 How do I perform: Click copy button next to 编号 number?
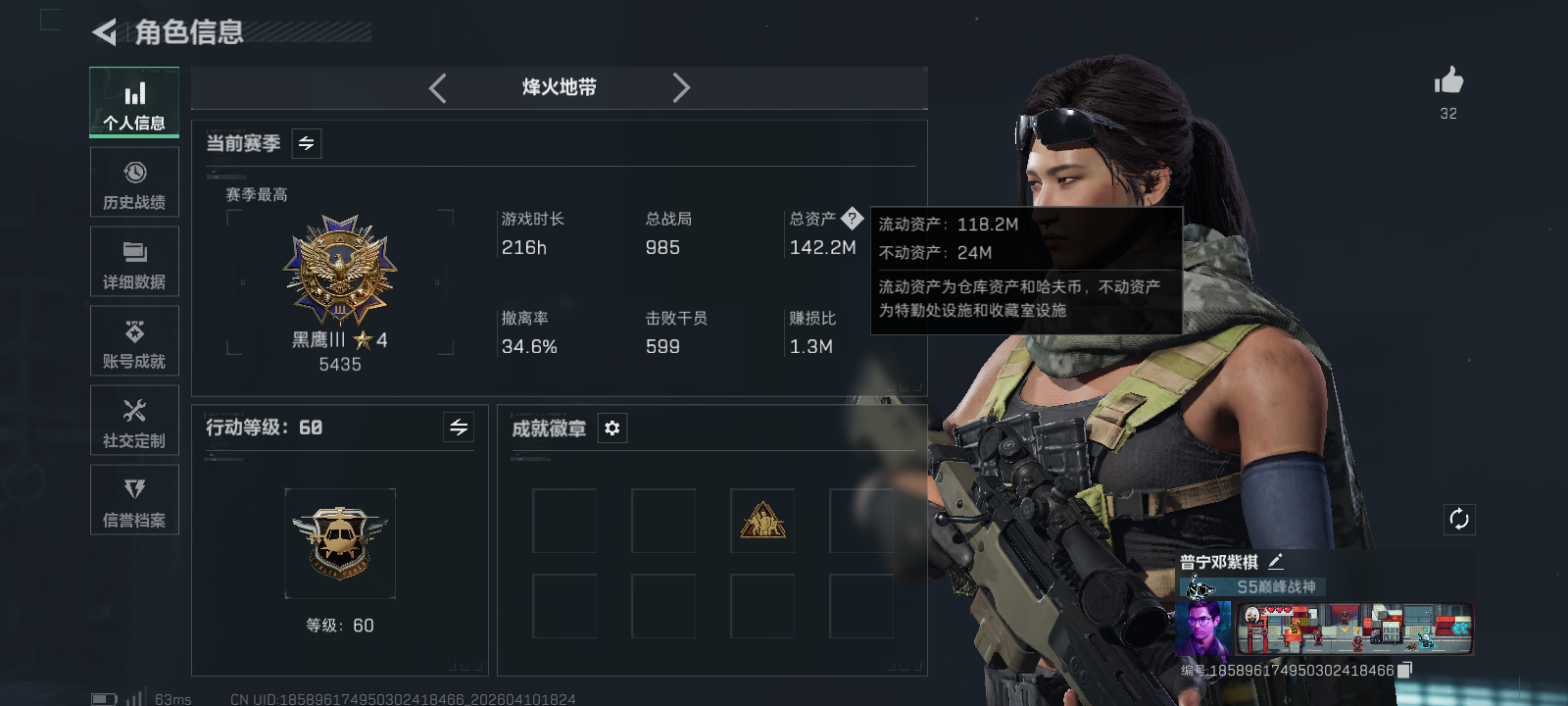pos(1403,671)
